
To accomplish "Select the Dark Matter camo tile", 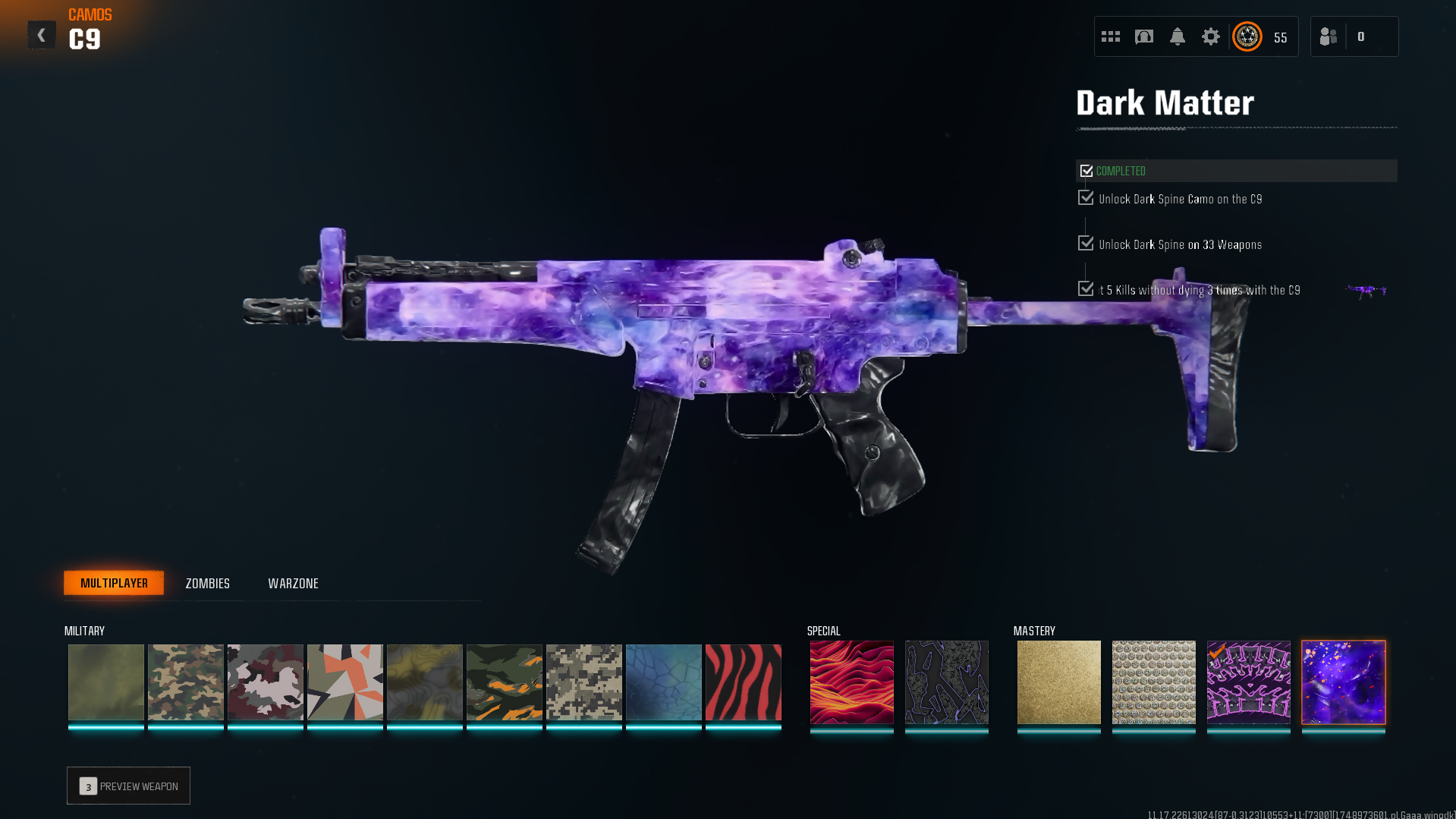I will tap(1343, 682).
